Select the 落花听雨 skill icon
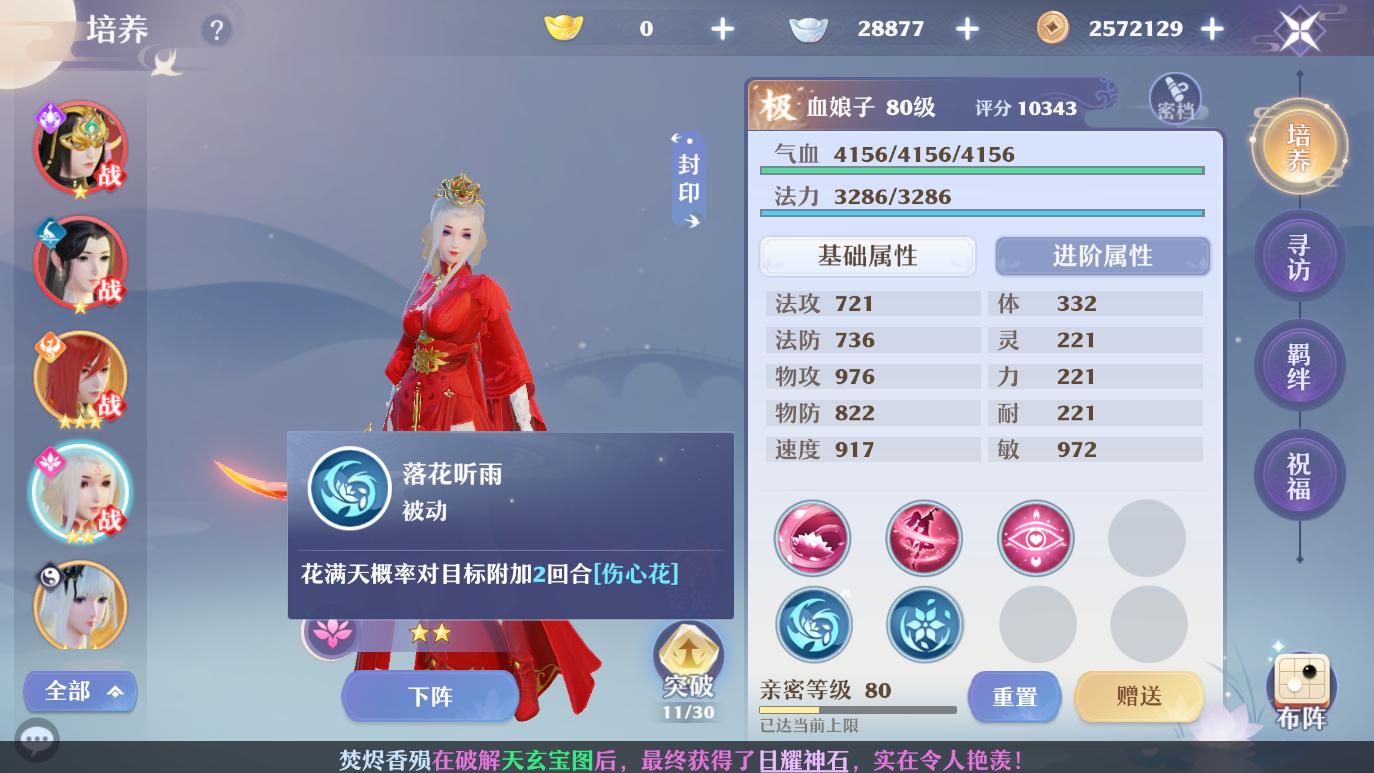 point(349,488)
